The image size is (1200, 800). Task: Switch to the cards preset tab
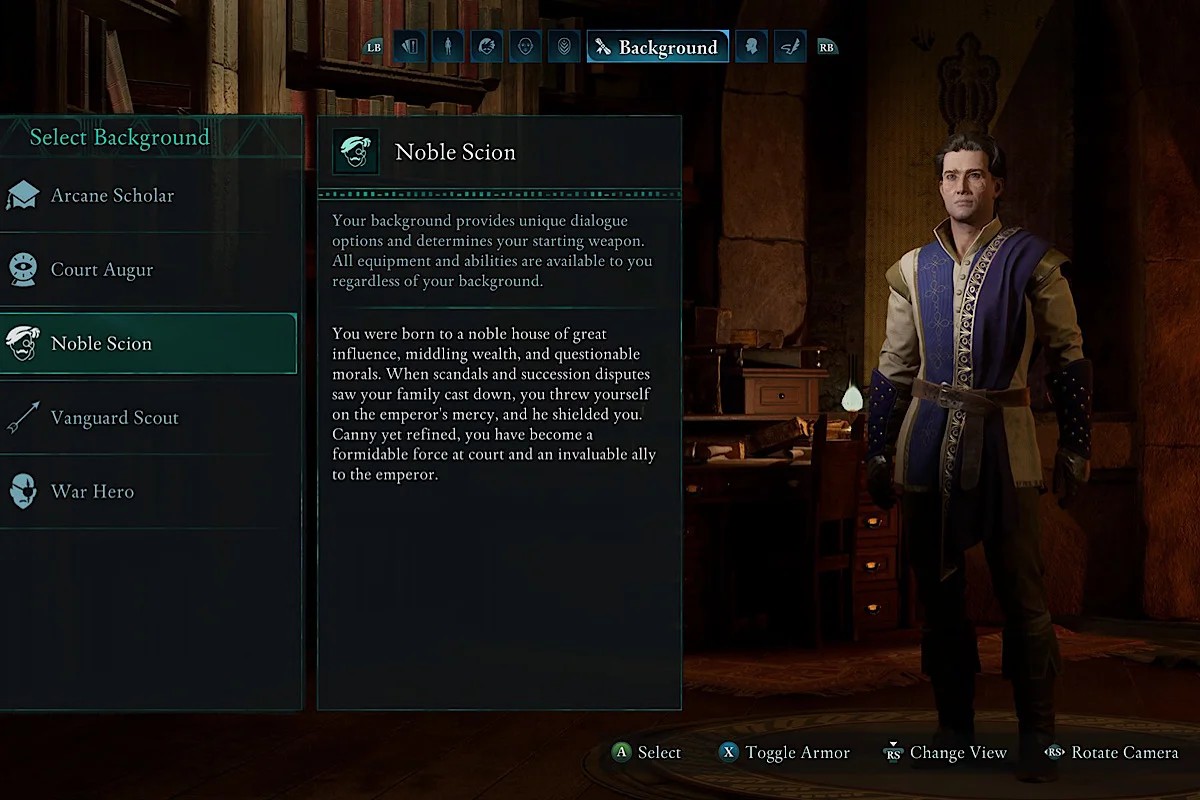[x=410, y=47]
